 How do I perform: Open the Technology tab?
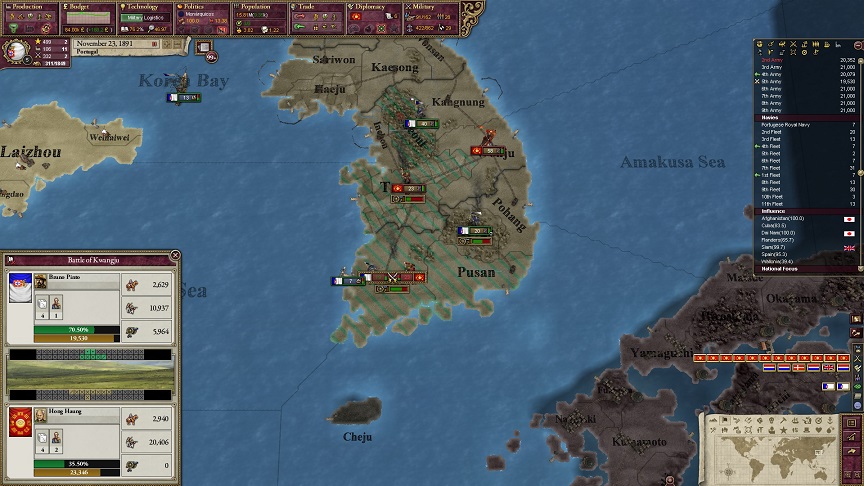(146, 6)
